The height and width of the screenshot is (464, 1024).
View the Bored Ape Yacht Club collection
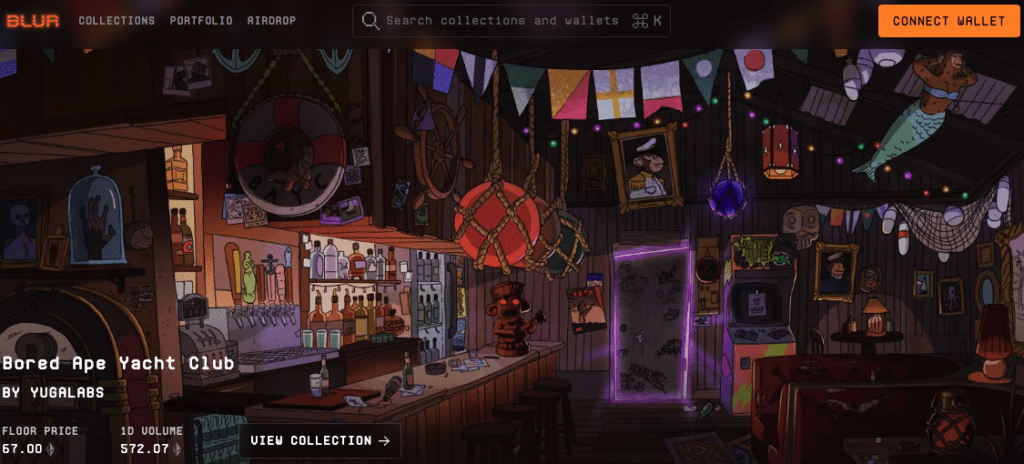pos(319,441)
